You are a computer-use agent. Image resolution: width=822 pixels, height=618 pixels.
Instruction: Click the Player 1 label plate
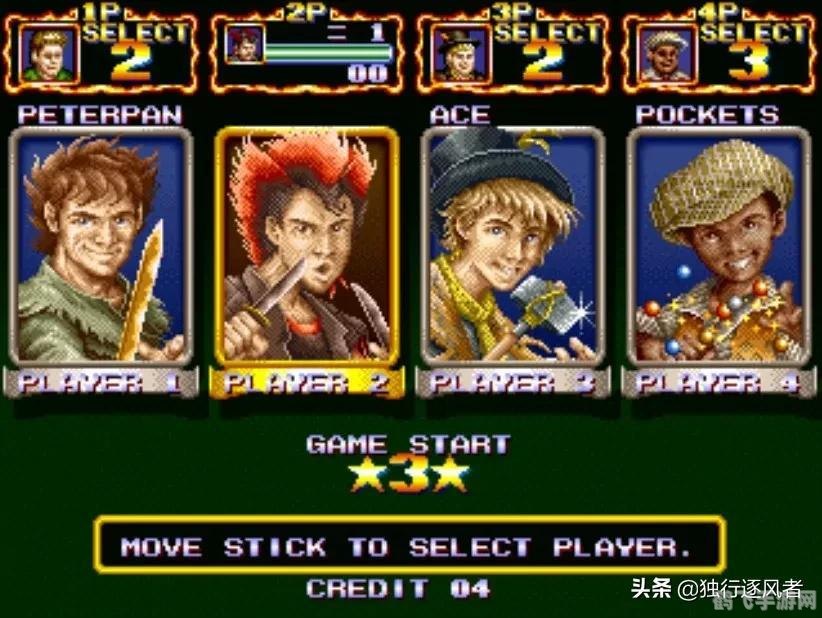101,382
